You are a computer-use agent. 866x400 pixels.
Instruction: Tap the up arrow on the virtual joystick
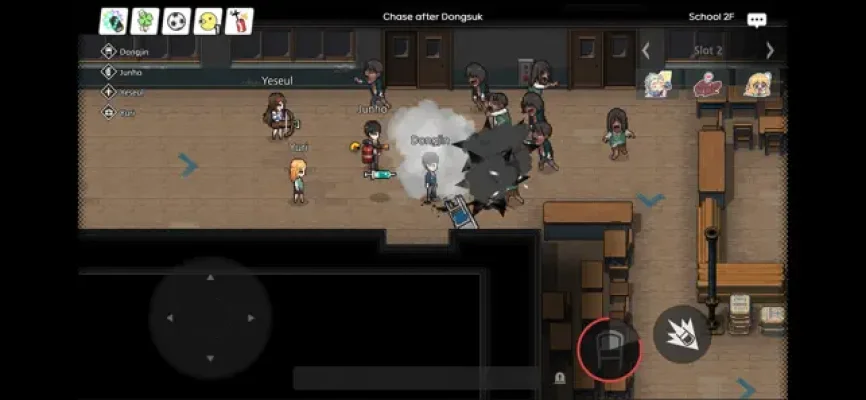[210, 277]
